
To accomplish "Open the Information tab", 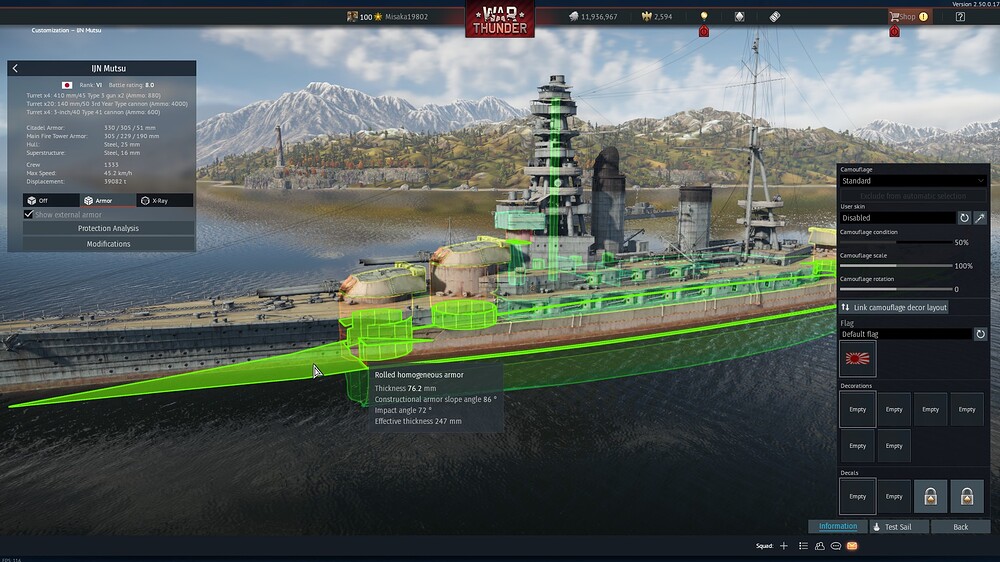I will click(837, 526).
